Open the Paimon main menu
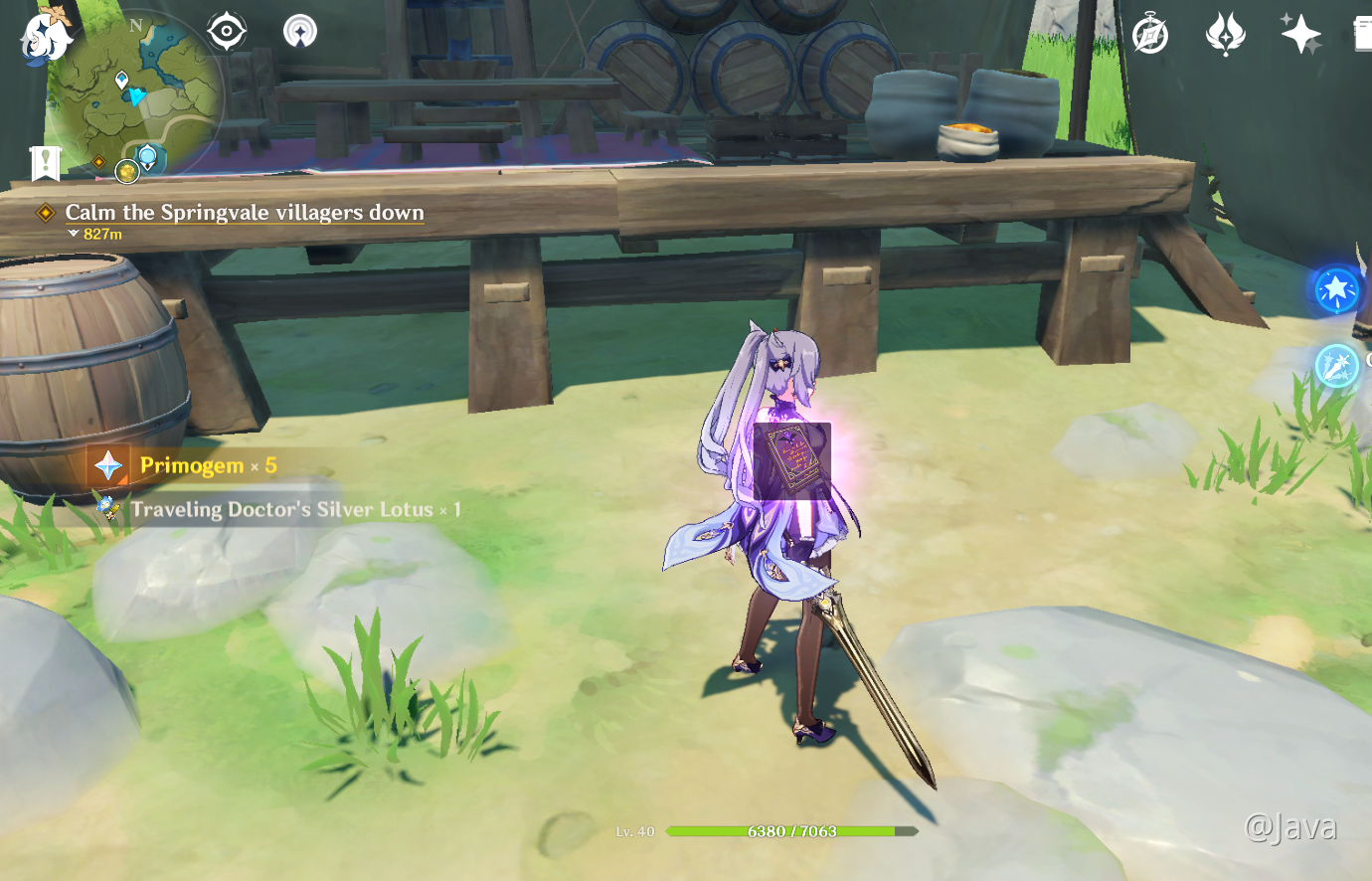Screen dimensions: 1372x881 coord(45,38)
